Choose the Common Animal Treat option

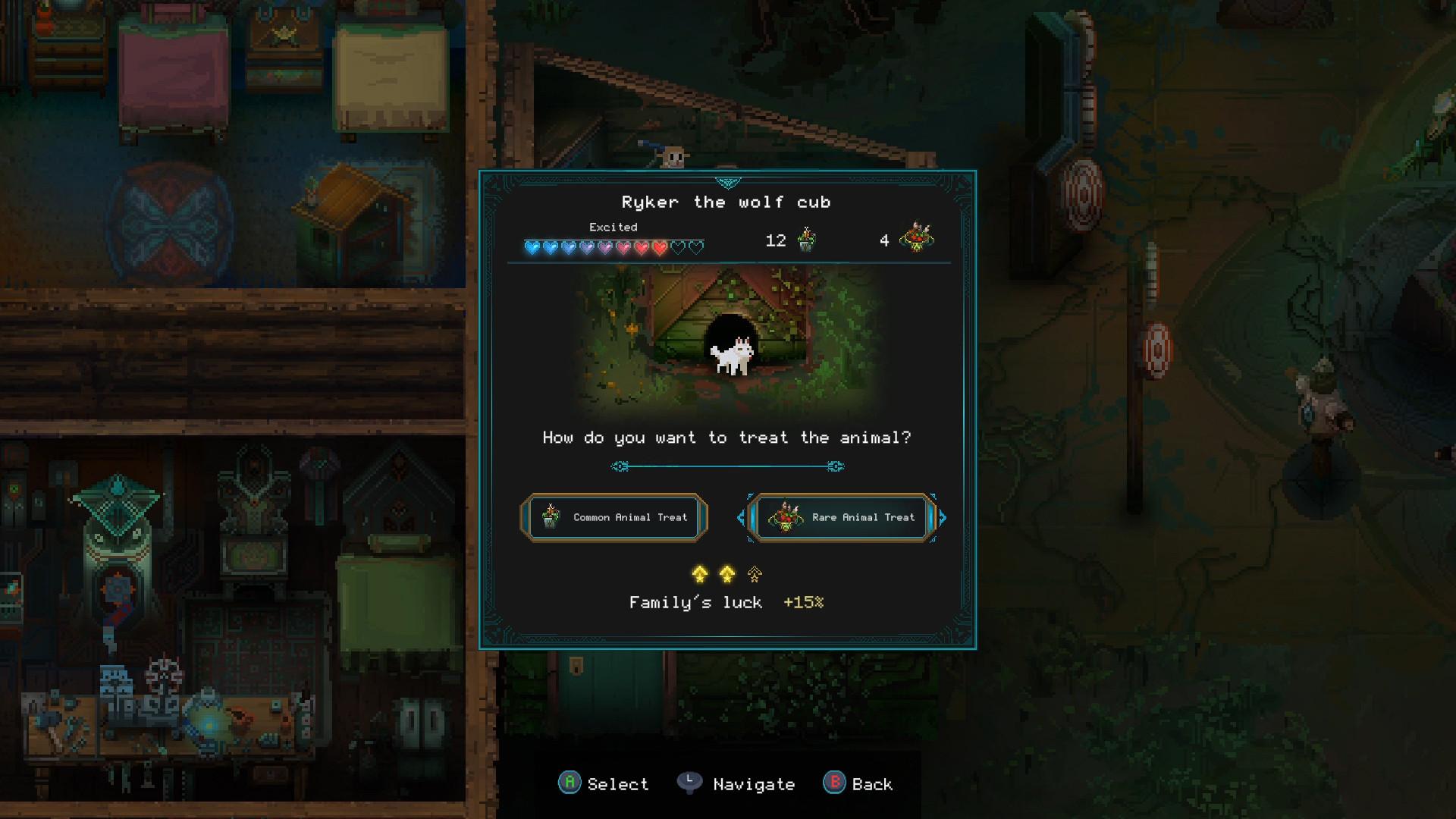pyautogui.click(x=614, y=518)
